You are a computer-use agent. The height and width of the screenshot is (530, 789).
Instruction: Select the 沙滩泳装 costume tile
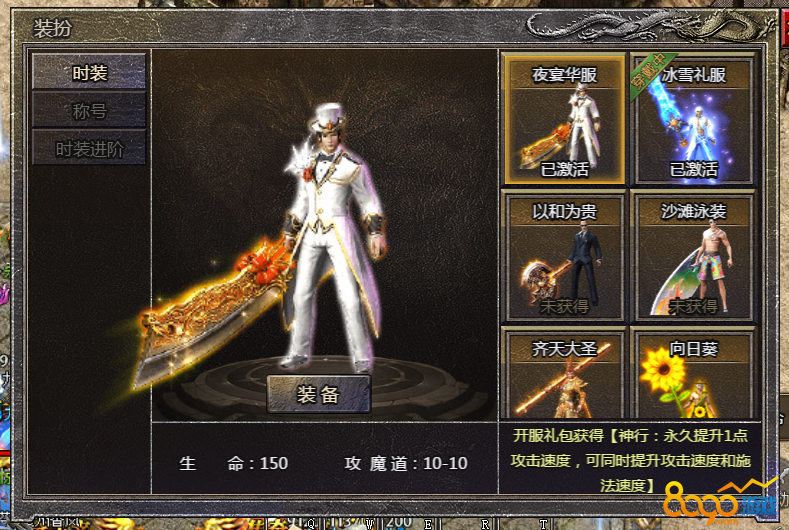pos(693,257)
